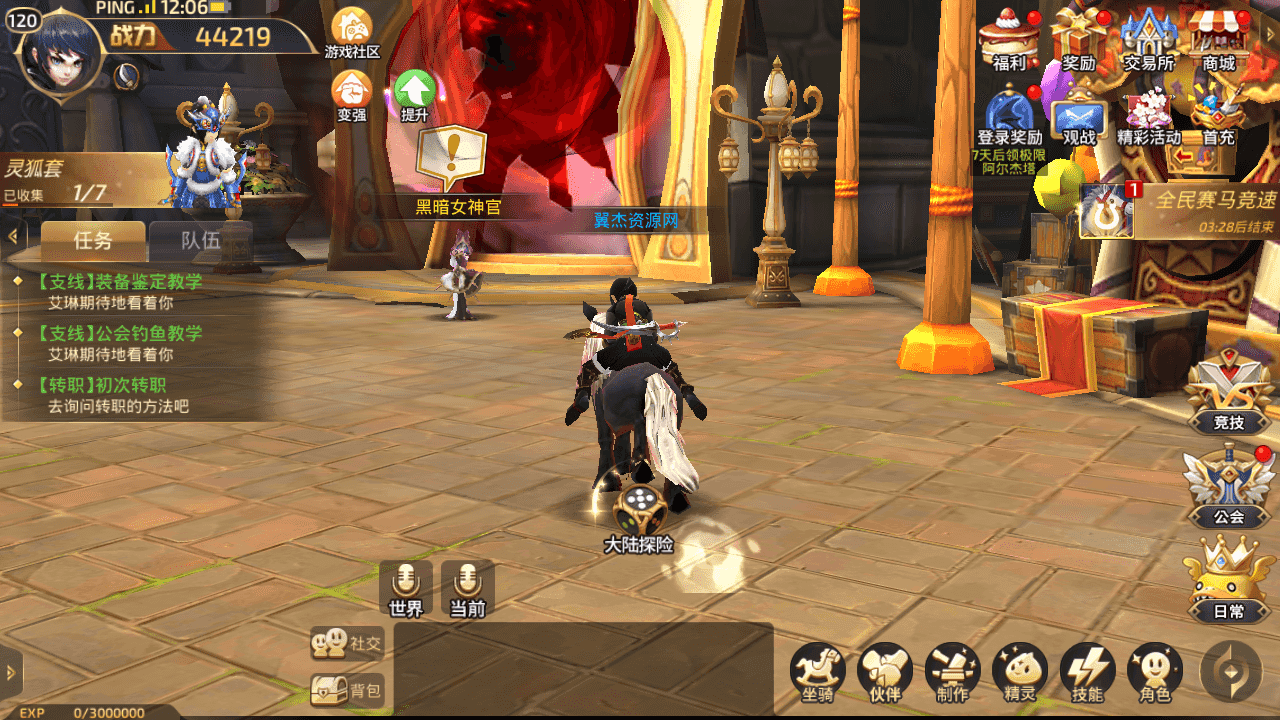Open the 福利 welfare cake icon
Image resolution: width=1280 pixels, height=720 pixels.
point(1009,40)
